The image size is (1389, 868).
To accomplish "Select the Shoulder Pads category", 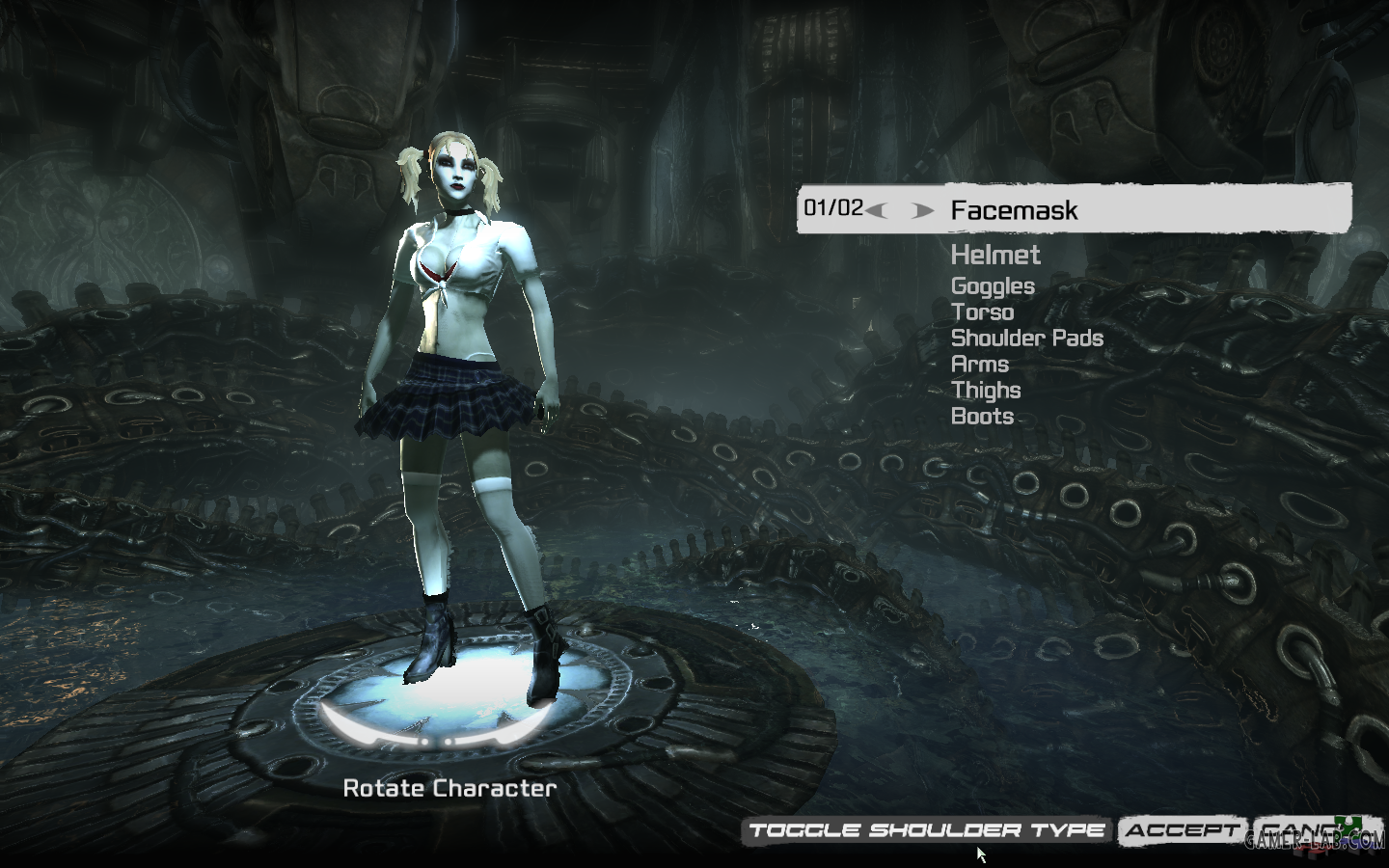I will pos(1026,339).
